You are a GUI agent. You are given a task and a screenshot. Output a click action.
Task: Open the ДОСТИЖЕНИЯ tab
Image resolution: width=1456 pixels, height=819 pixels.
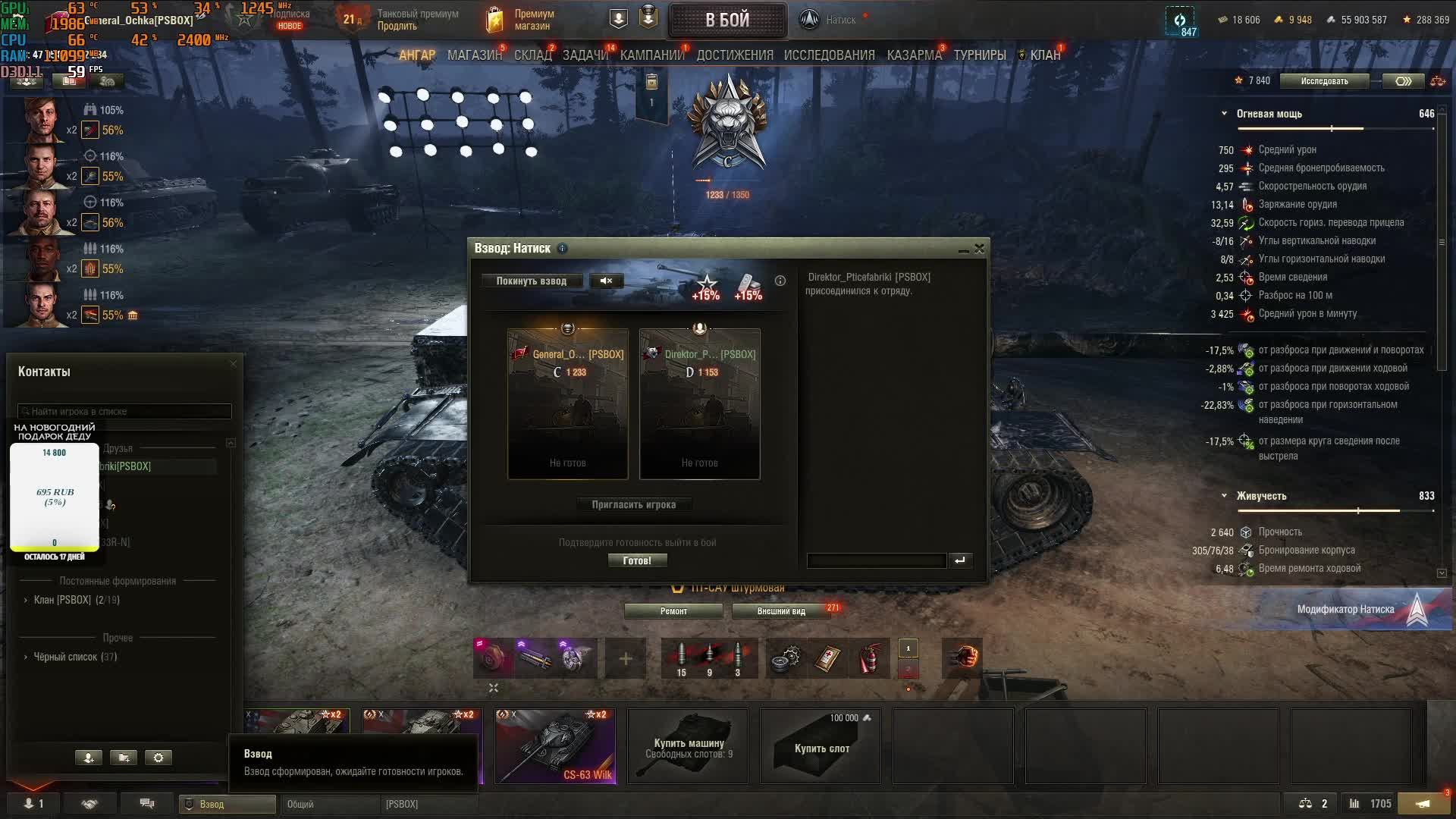[734, 55]
